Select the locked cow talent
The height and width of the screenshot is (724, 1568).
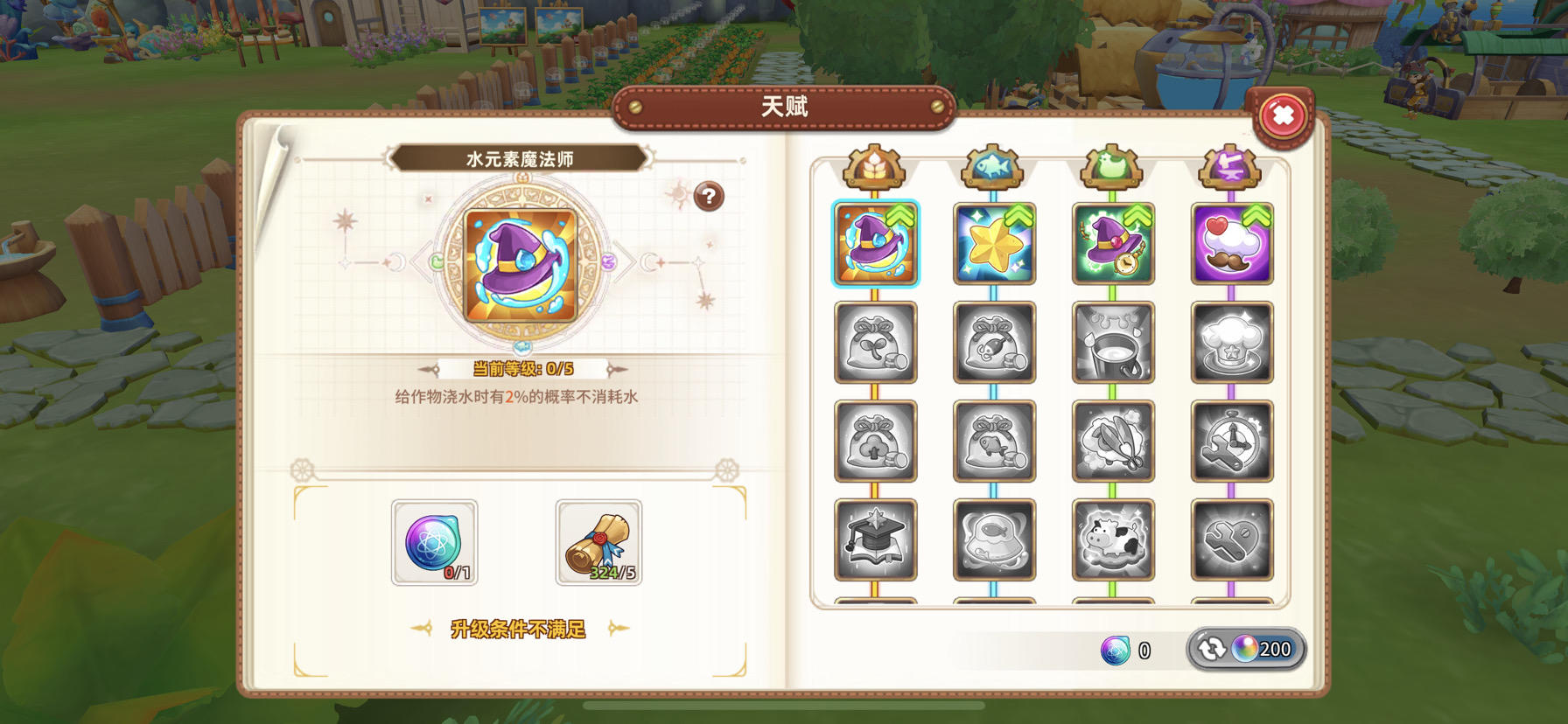(x=1112, y=540)
